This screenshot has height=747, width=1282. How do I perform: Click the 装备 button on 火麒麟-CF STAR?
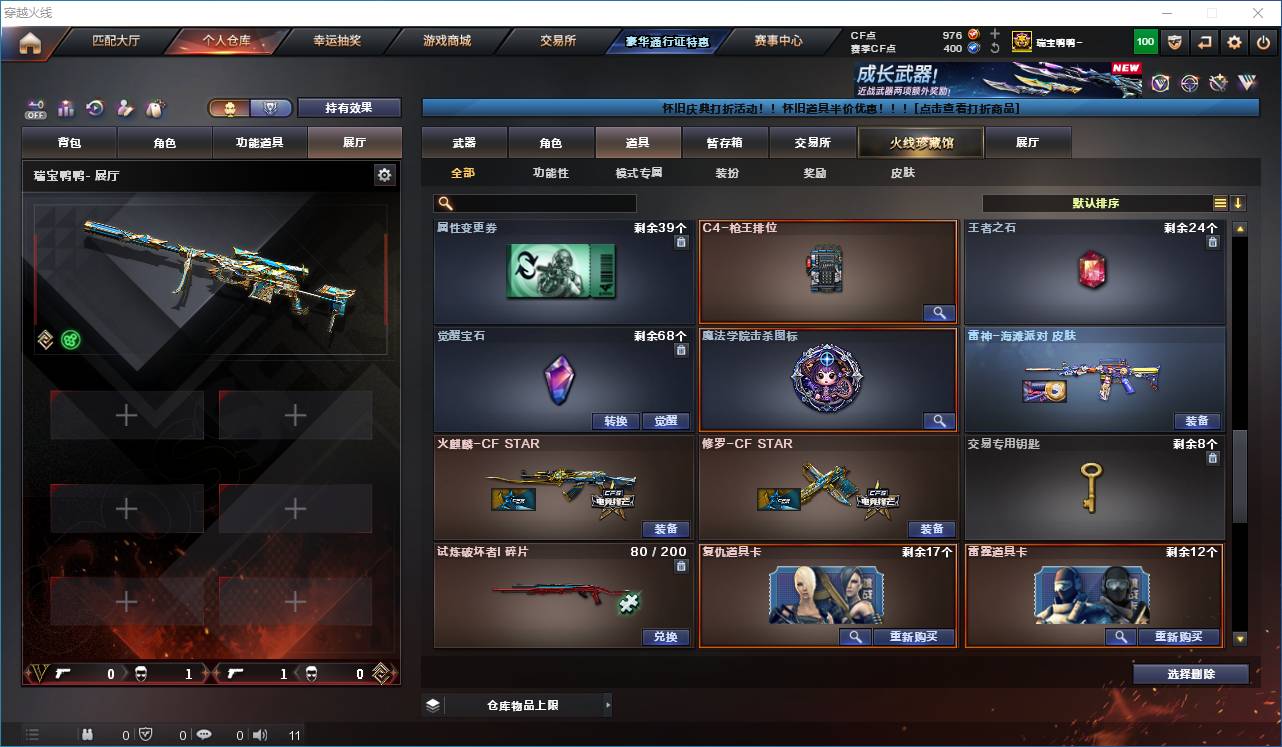(666, 529)
